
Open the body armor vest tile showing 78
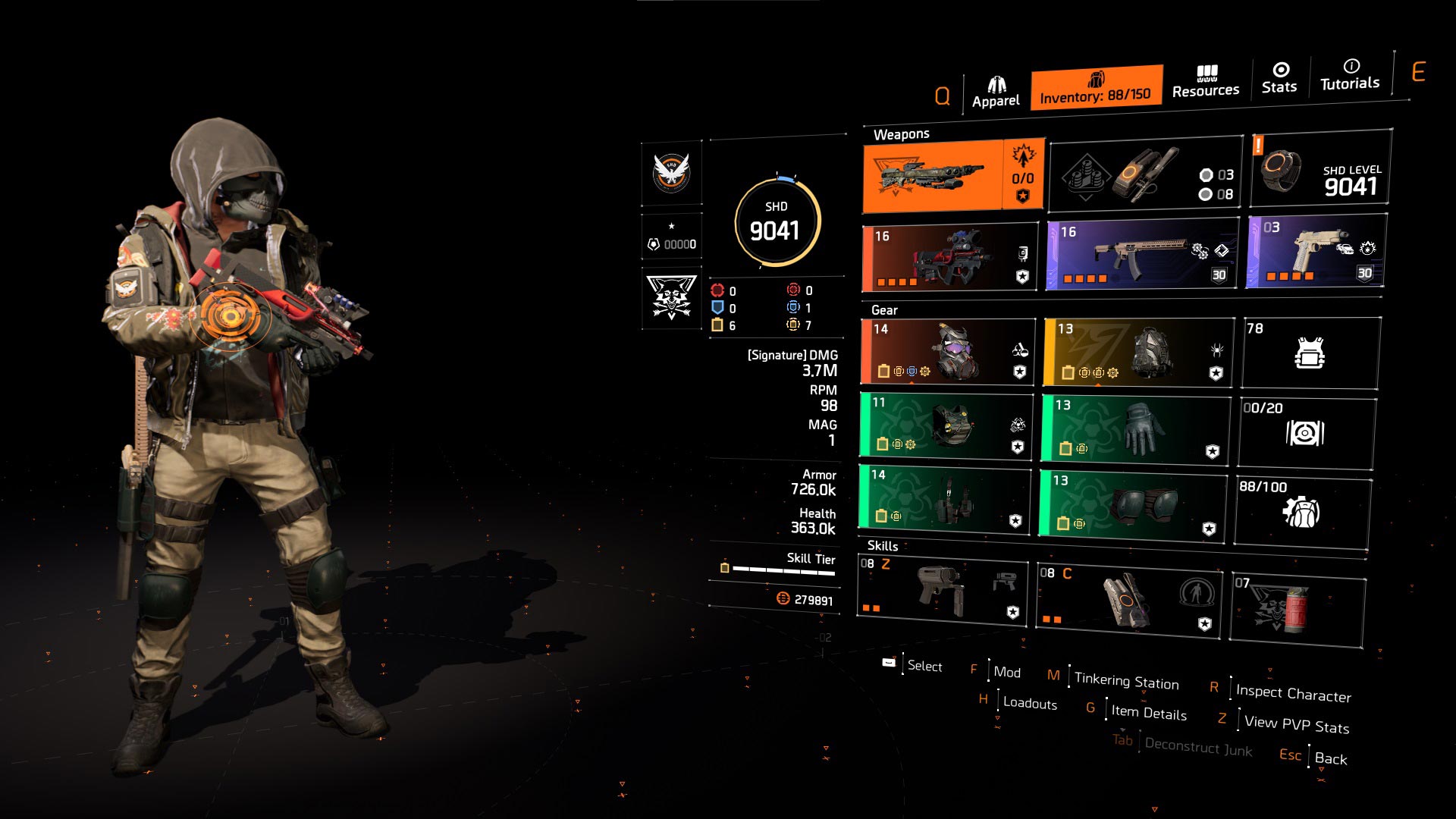pyautogui.click(x=1310, y=353)
